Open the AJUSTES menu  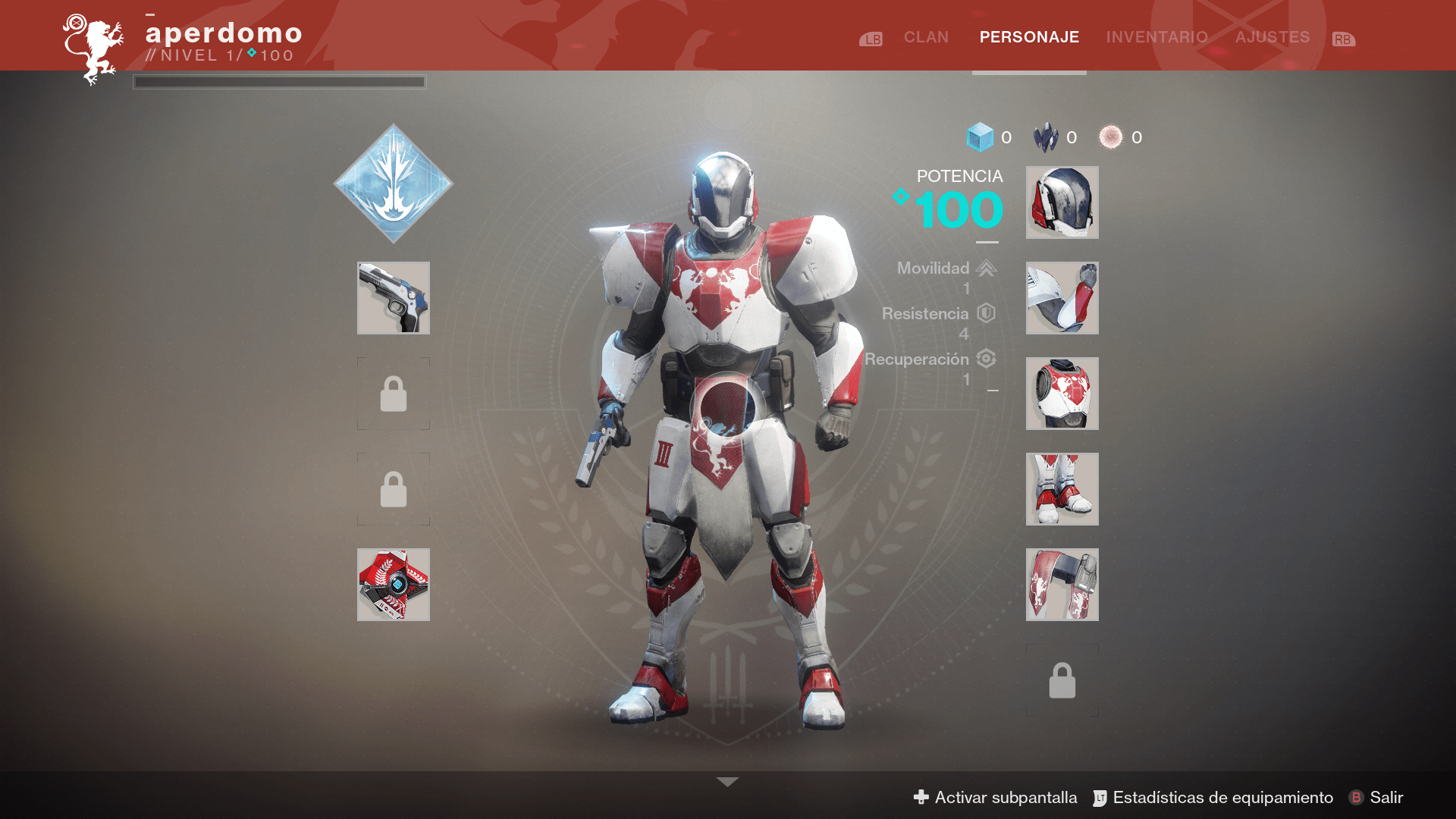coord(1272,36)
